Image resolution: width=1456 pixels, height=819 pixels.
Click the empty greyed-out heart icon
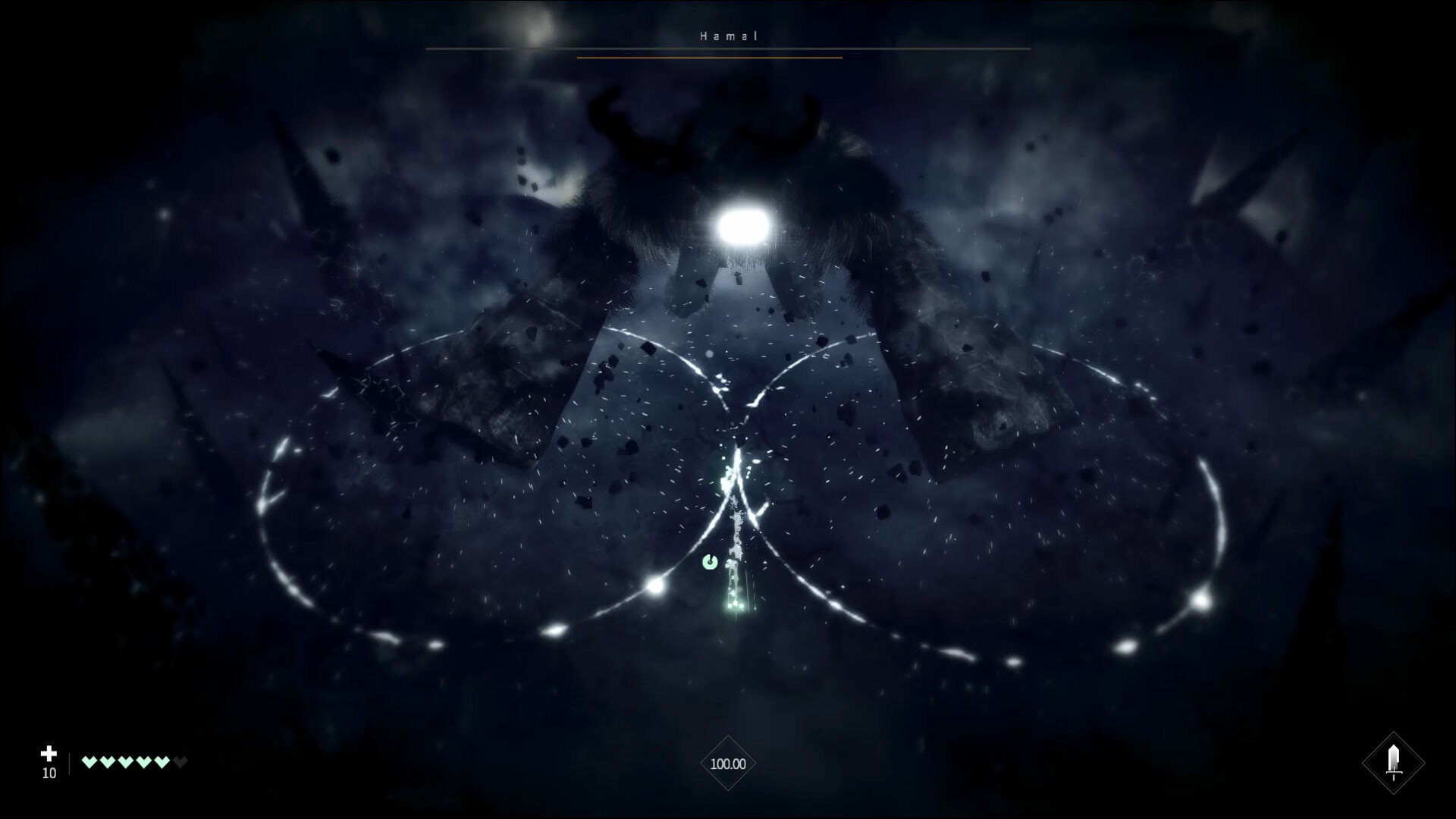[179, 761]
